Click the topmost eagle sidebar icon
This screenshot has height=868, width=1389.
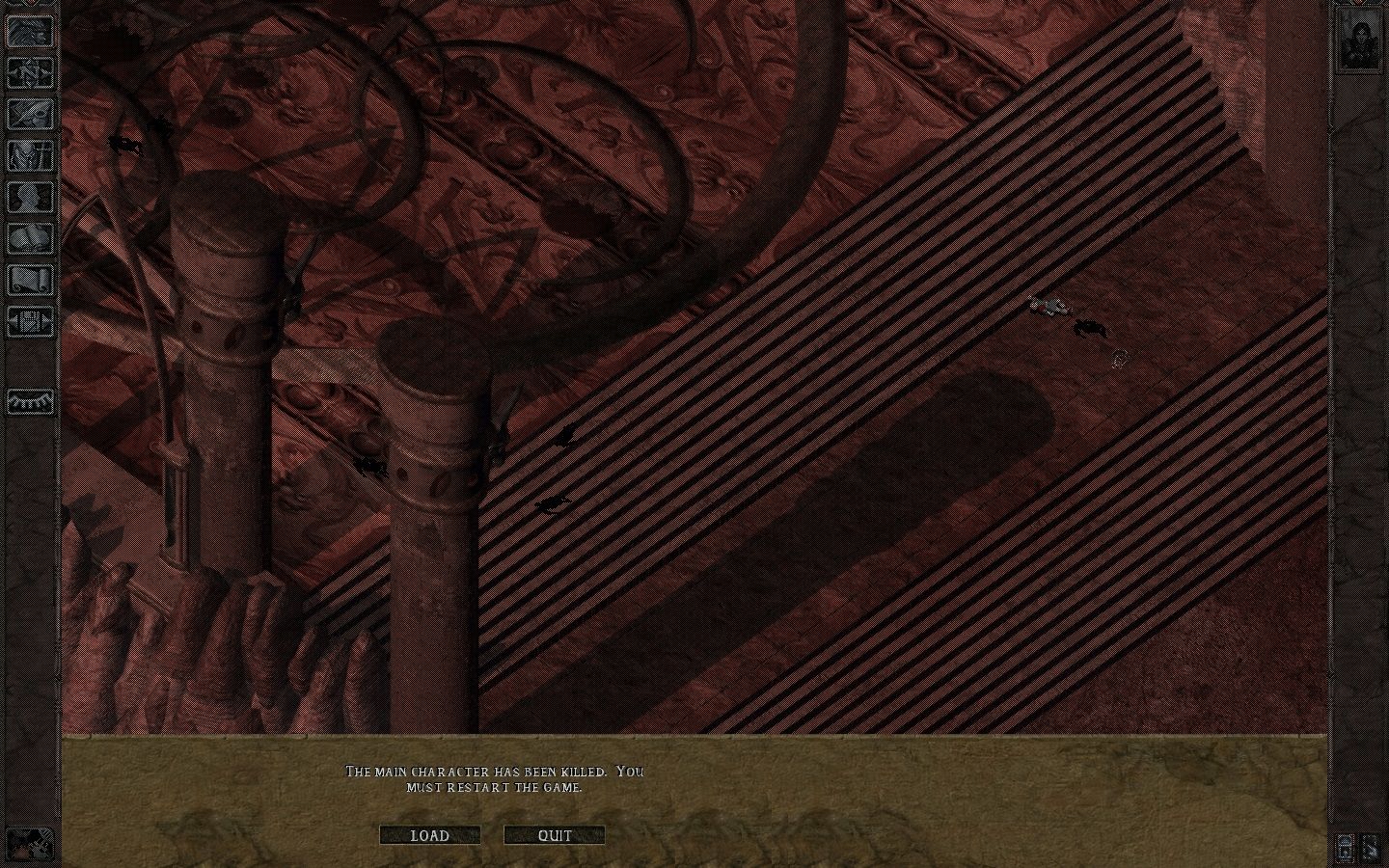tap(29, 31)
